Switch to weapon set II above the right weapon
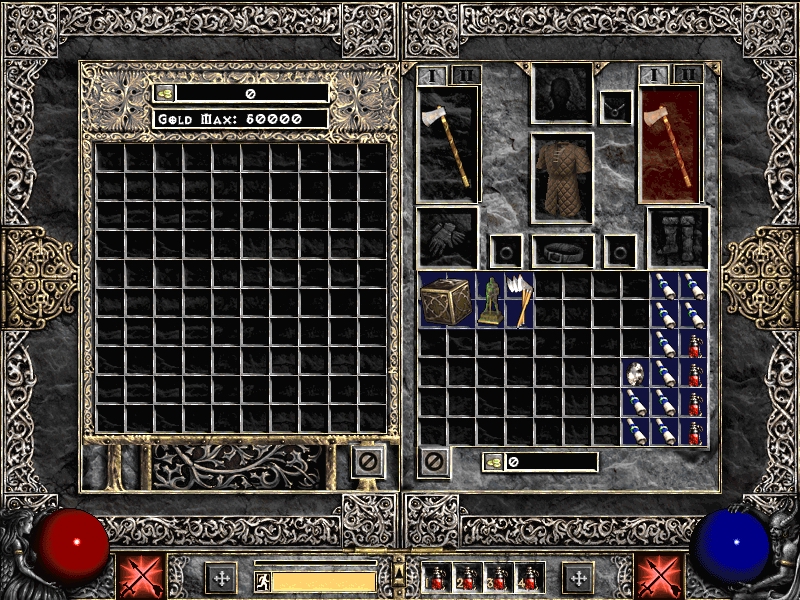800x600 pixels. [687, 75]
